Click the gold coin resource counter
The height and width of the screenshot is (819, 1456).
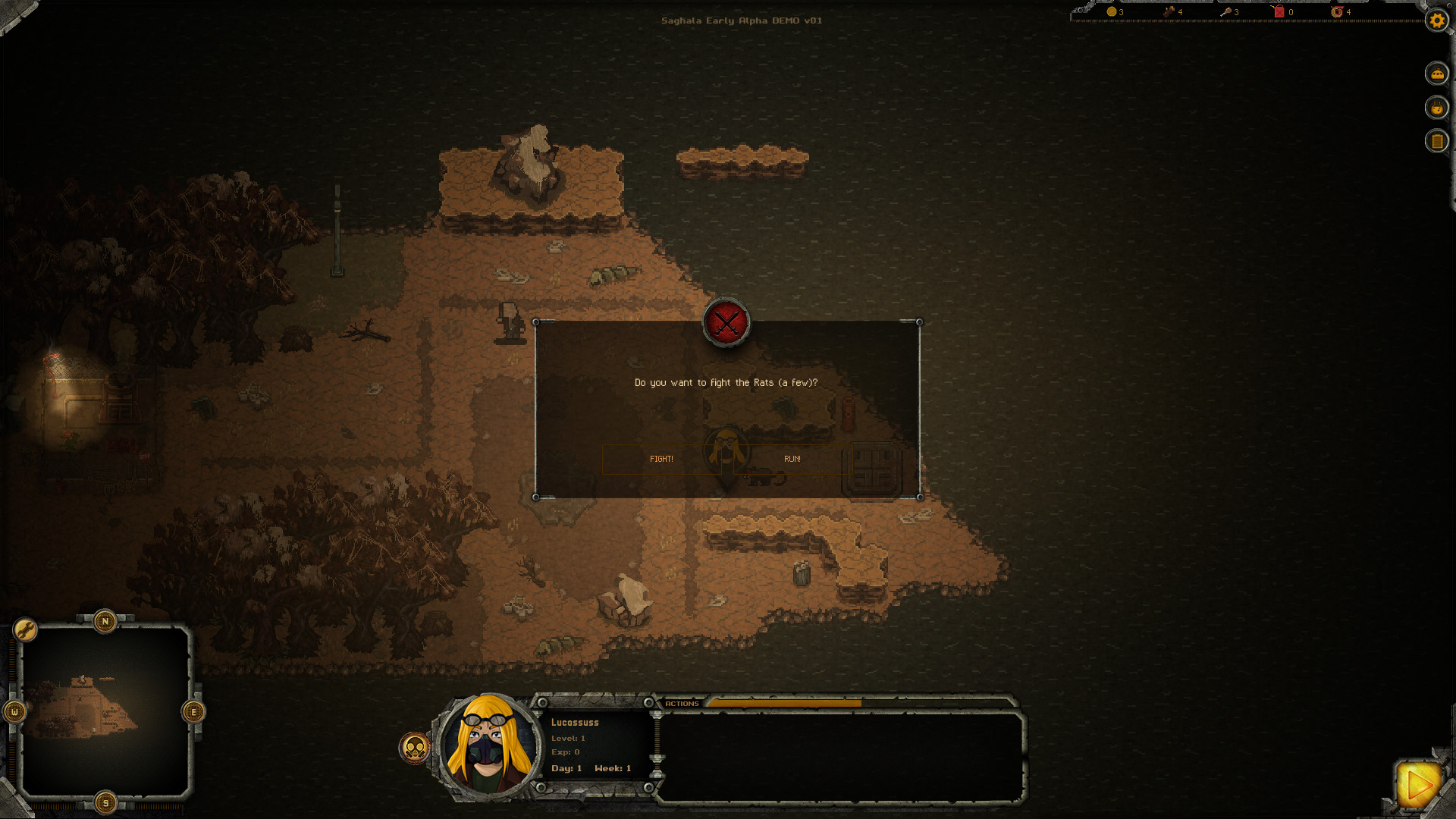coord(1111,12)
